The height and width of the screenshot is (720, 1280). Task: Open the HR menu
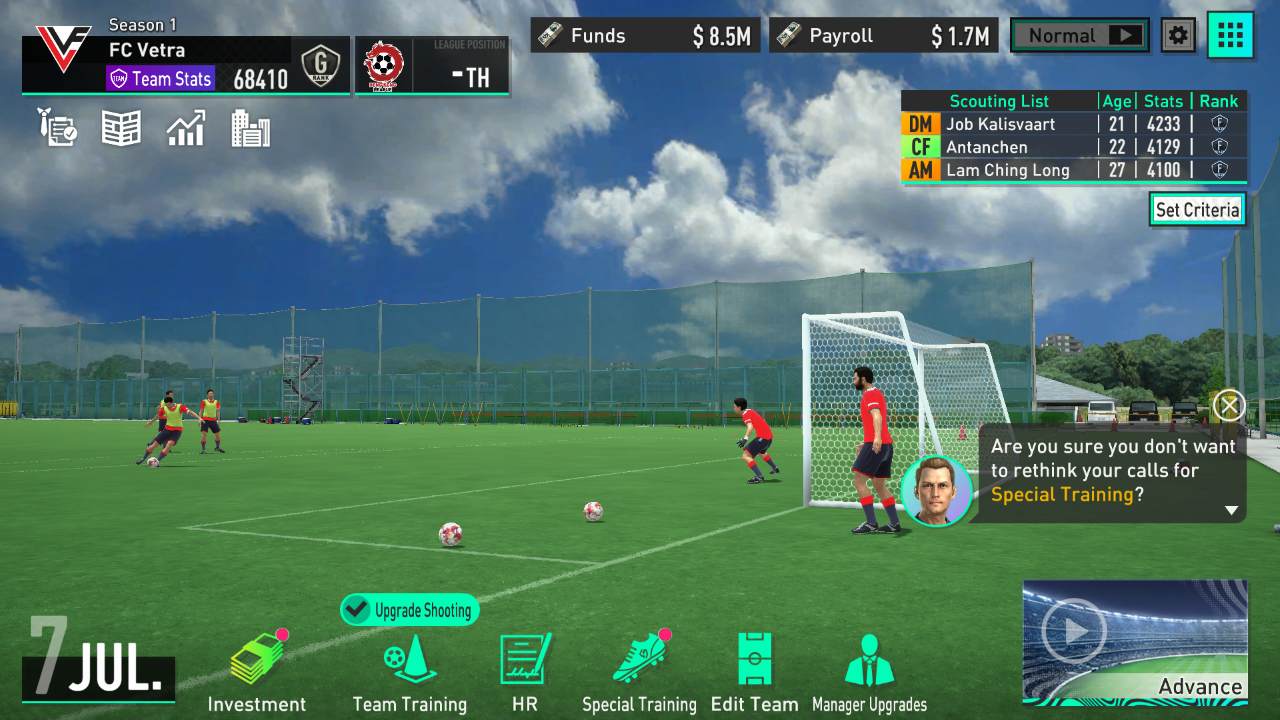(x=525, y=671)
